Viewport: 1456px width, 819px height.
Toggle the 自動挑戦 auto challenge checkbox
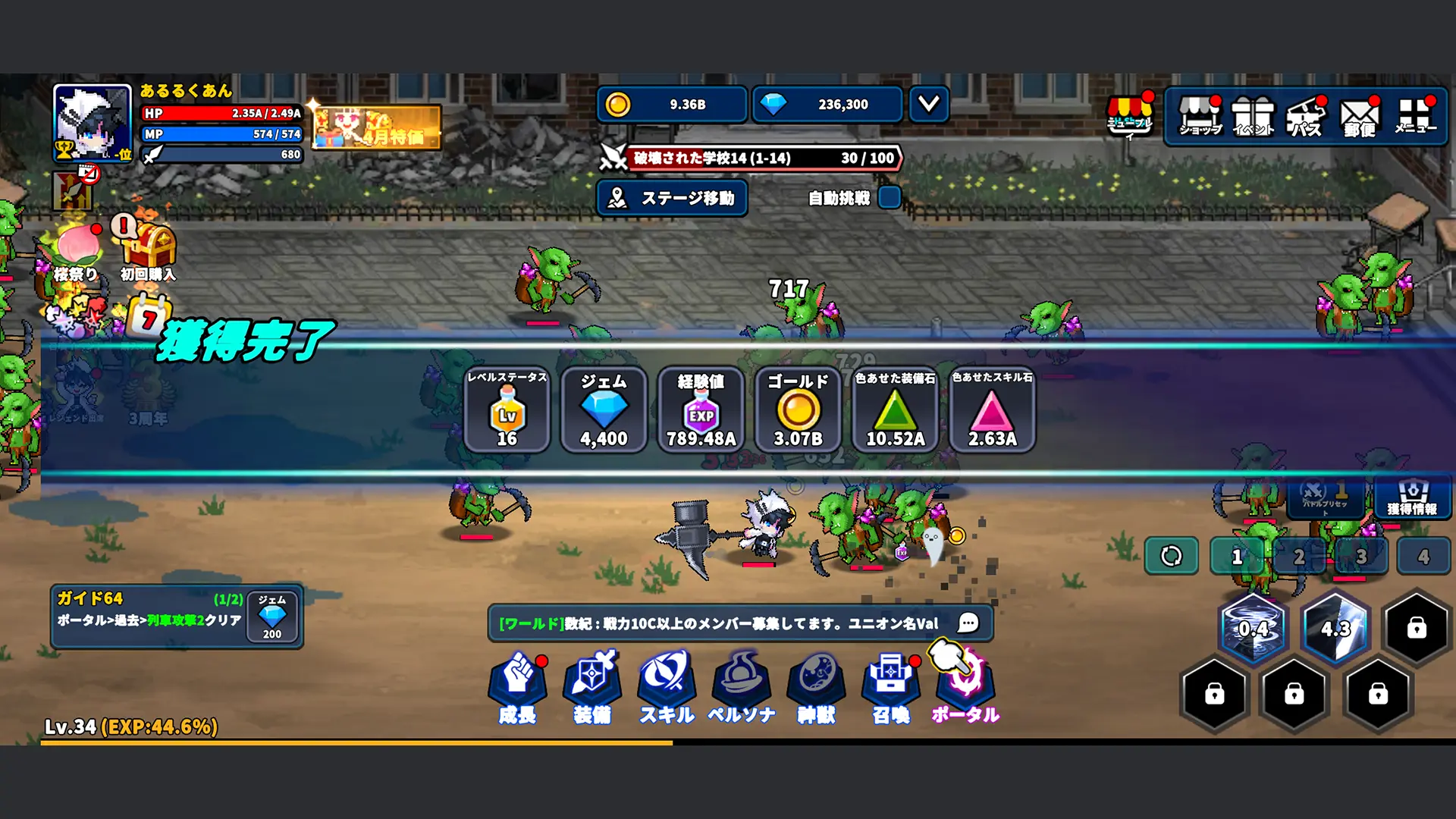889,198
